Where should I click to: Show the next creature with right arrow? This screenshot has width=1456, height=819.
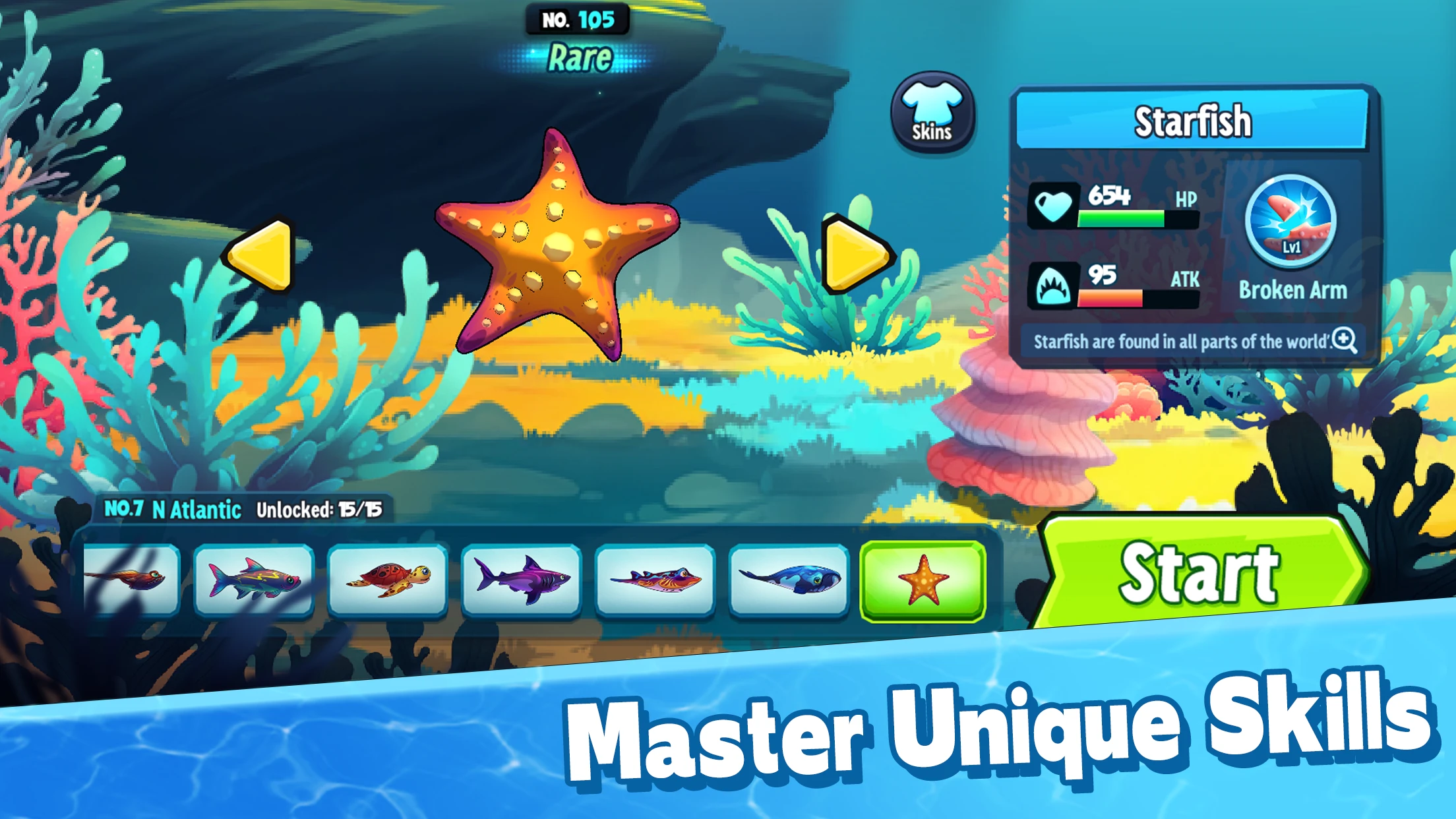point(855,255)
